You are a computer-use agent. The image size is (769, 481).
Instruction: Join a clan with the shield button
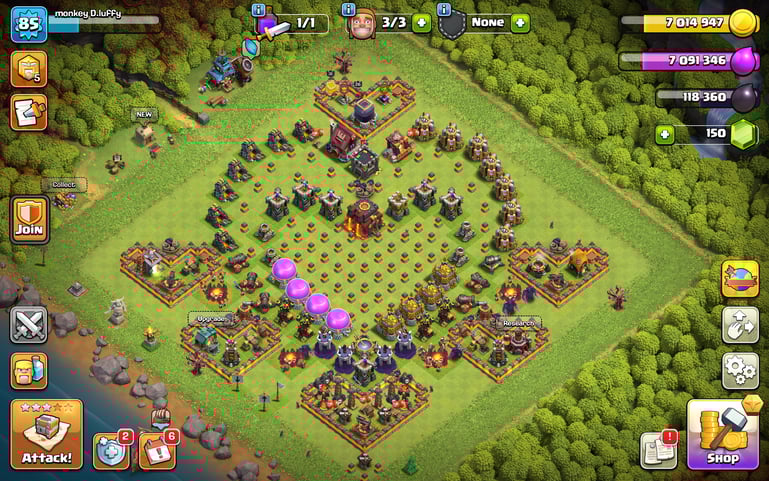click(29, 219)
